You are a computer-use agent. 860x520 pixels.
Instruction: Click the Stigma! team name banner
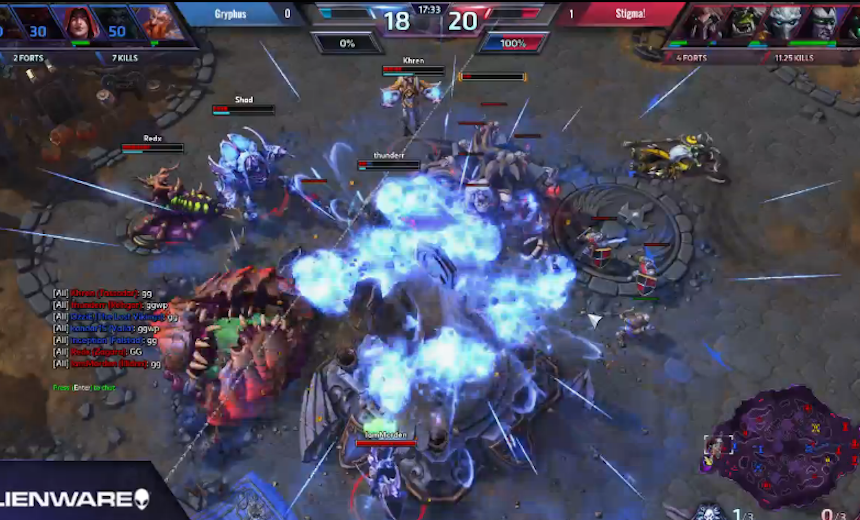tap(619, 14)
